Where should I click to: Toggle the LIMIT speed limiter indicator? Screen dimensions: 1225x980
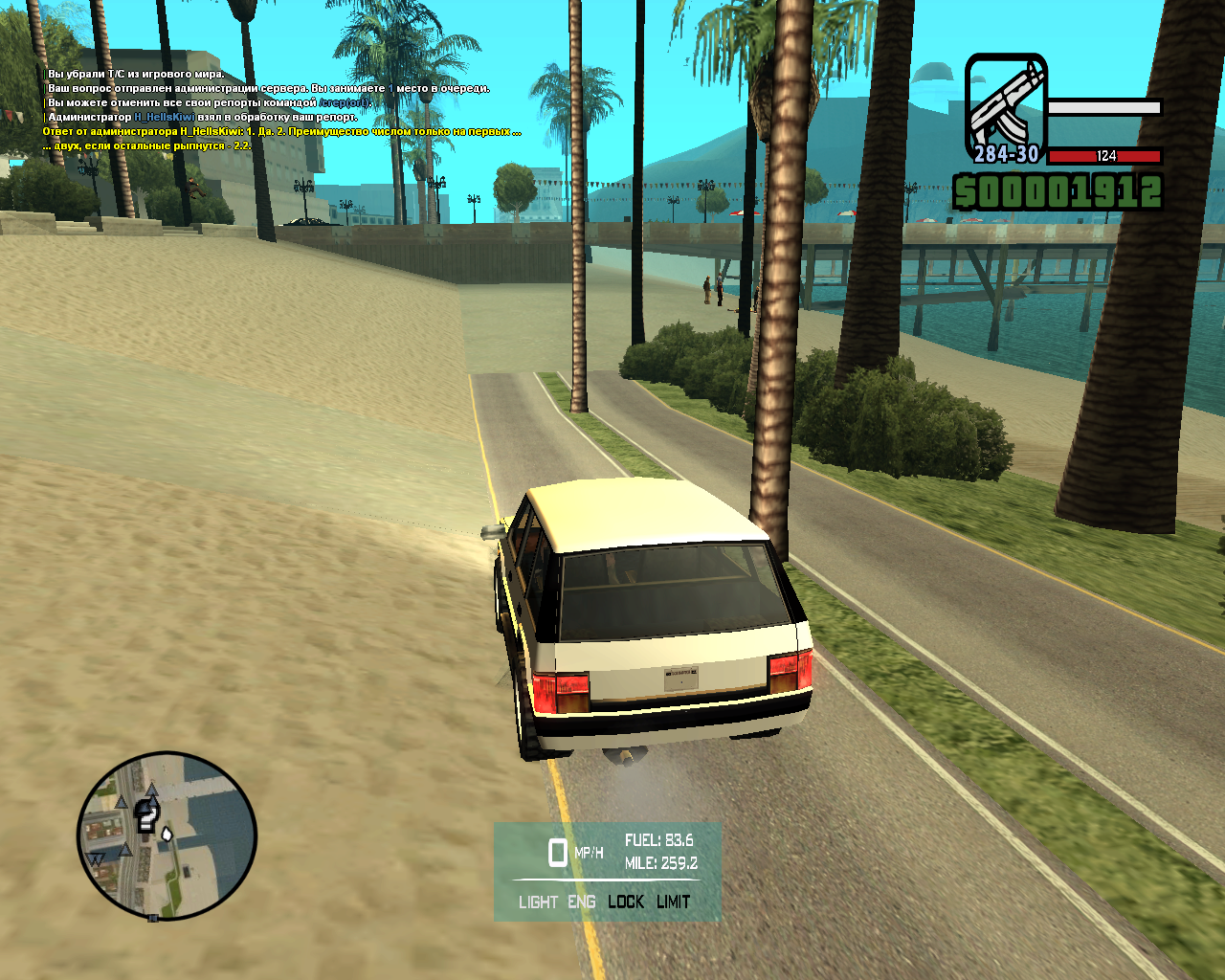pyautogui.click(x=673, y=902)
